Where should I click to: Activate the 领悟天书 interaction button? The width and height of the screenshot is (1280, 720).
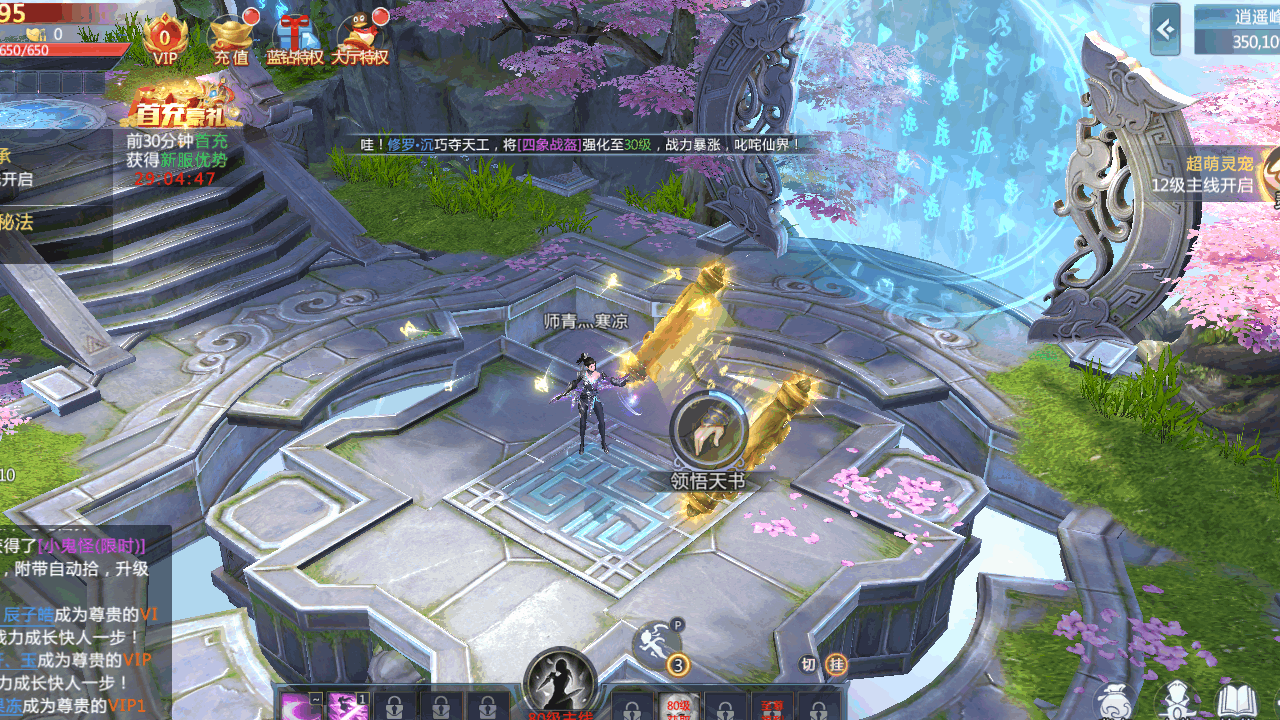tap(708, 430)
